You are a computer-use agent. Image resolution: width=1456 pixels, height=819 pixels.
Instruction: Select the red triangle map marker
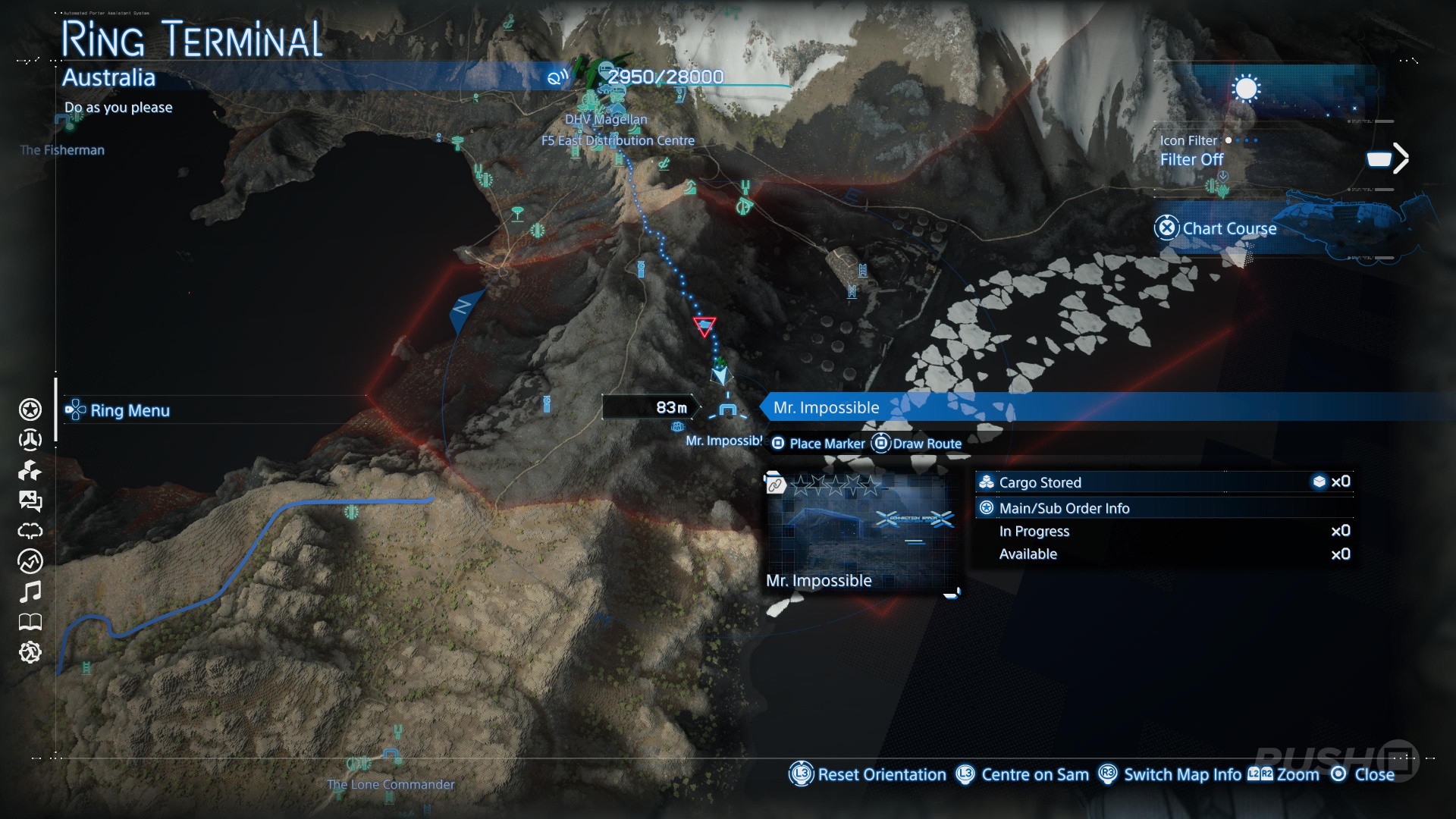[x=704, y=327]
